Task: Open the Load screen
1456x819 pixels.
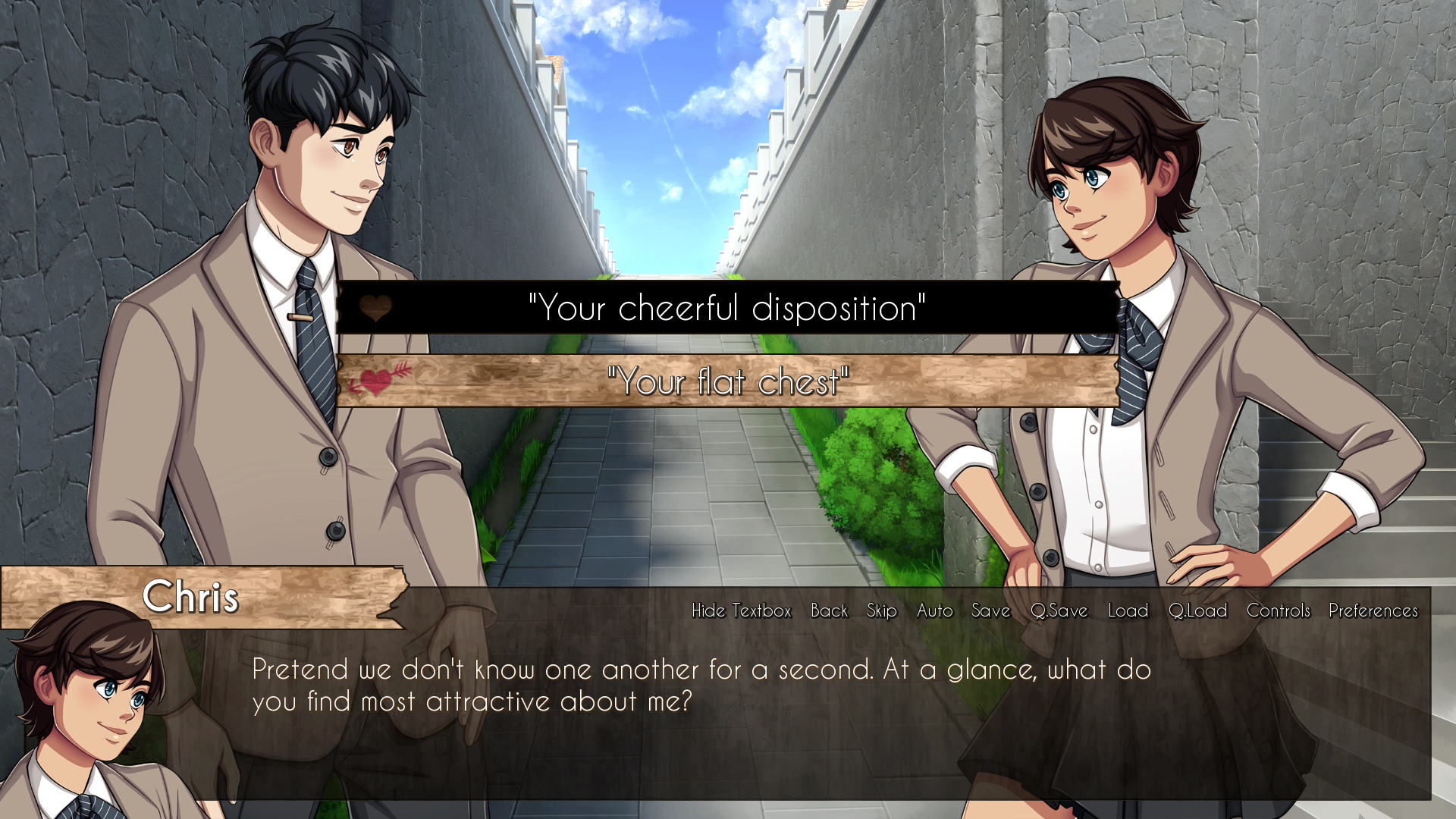Action: point(1127,610)
